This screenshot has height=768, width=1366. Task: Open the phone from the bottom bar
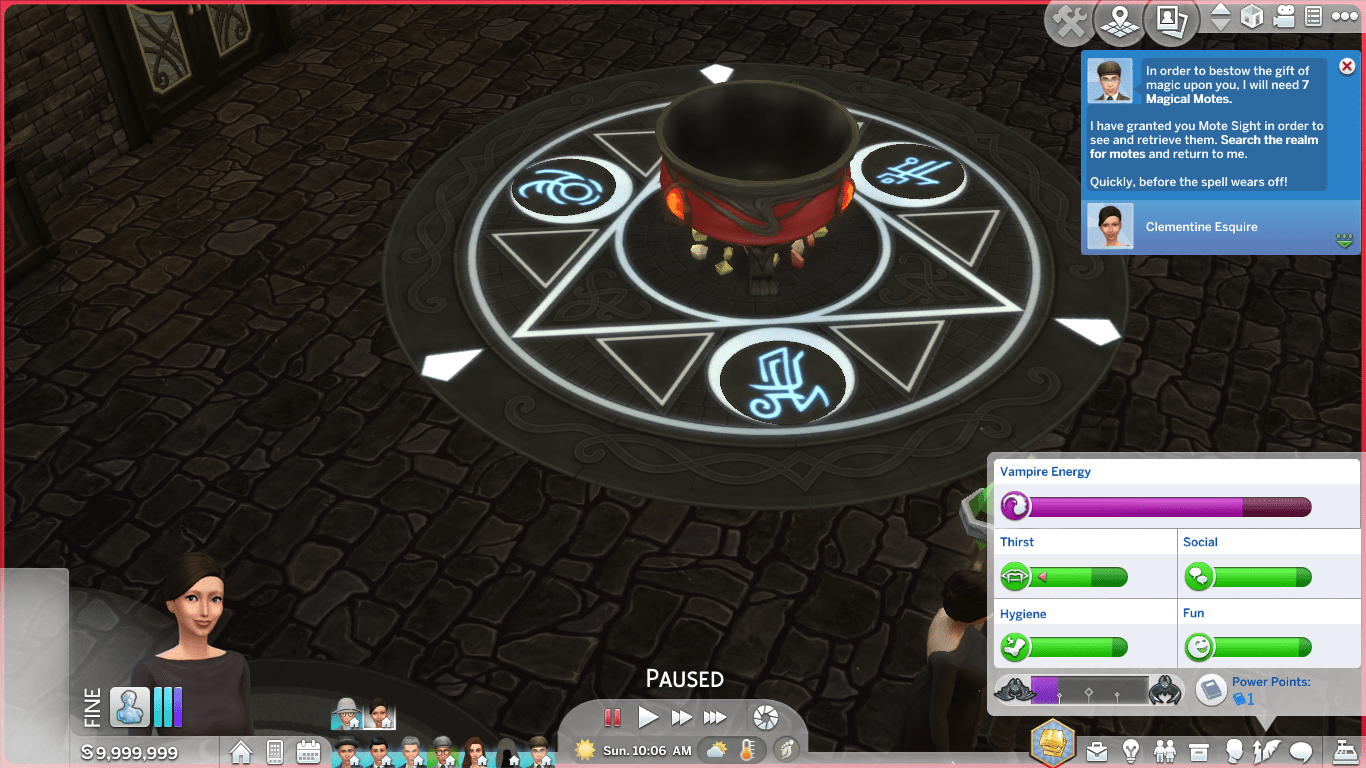coord(274,751)
